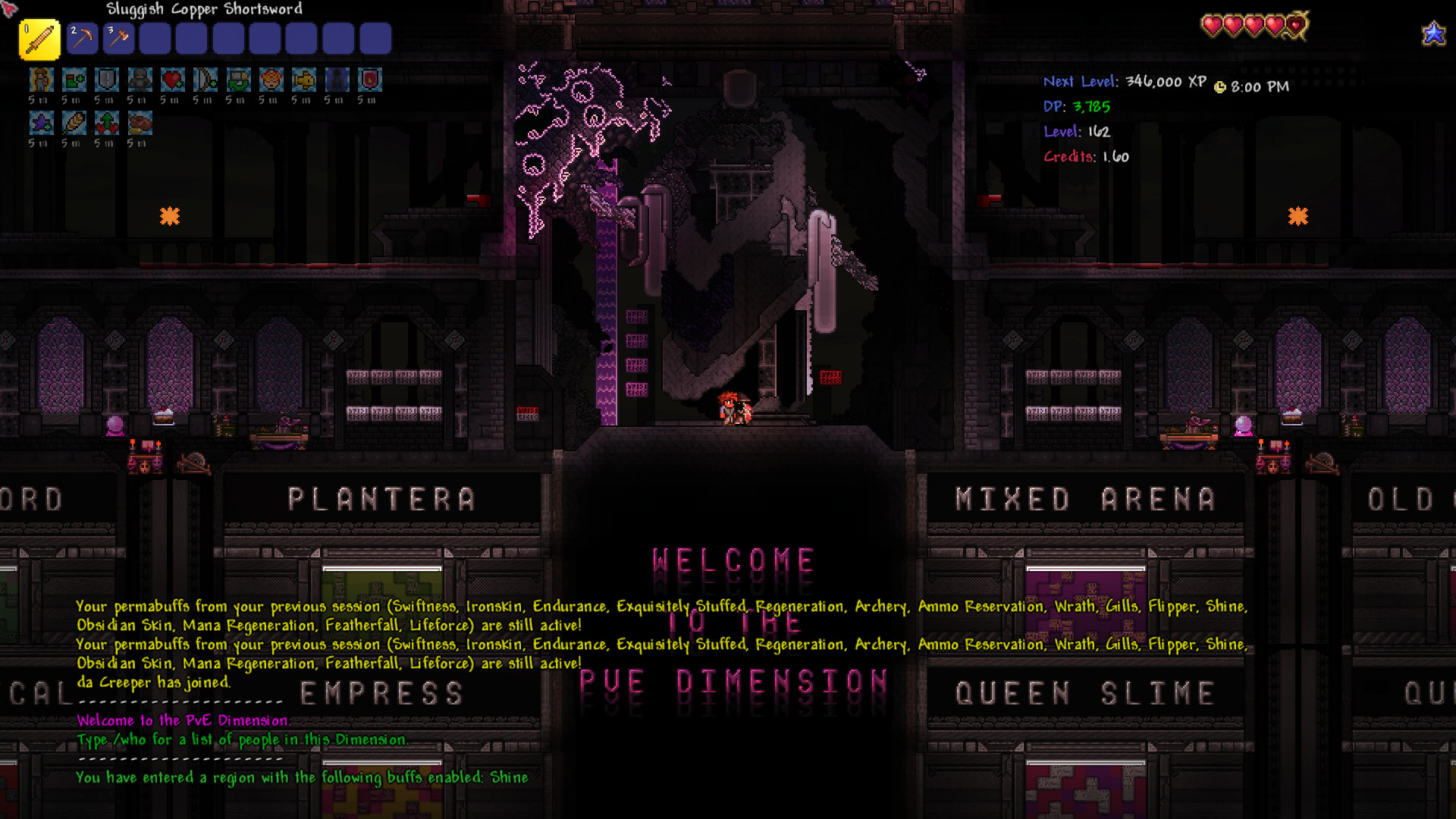Click the Endurance armor buff icon
Screen dimensions: 1456x819
point(140,80)
